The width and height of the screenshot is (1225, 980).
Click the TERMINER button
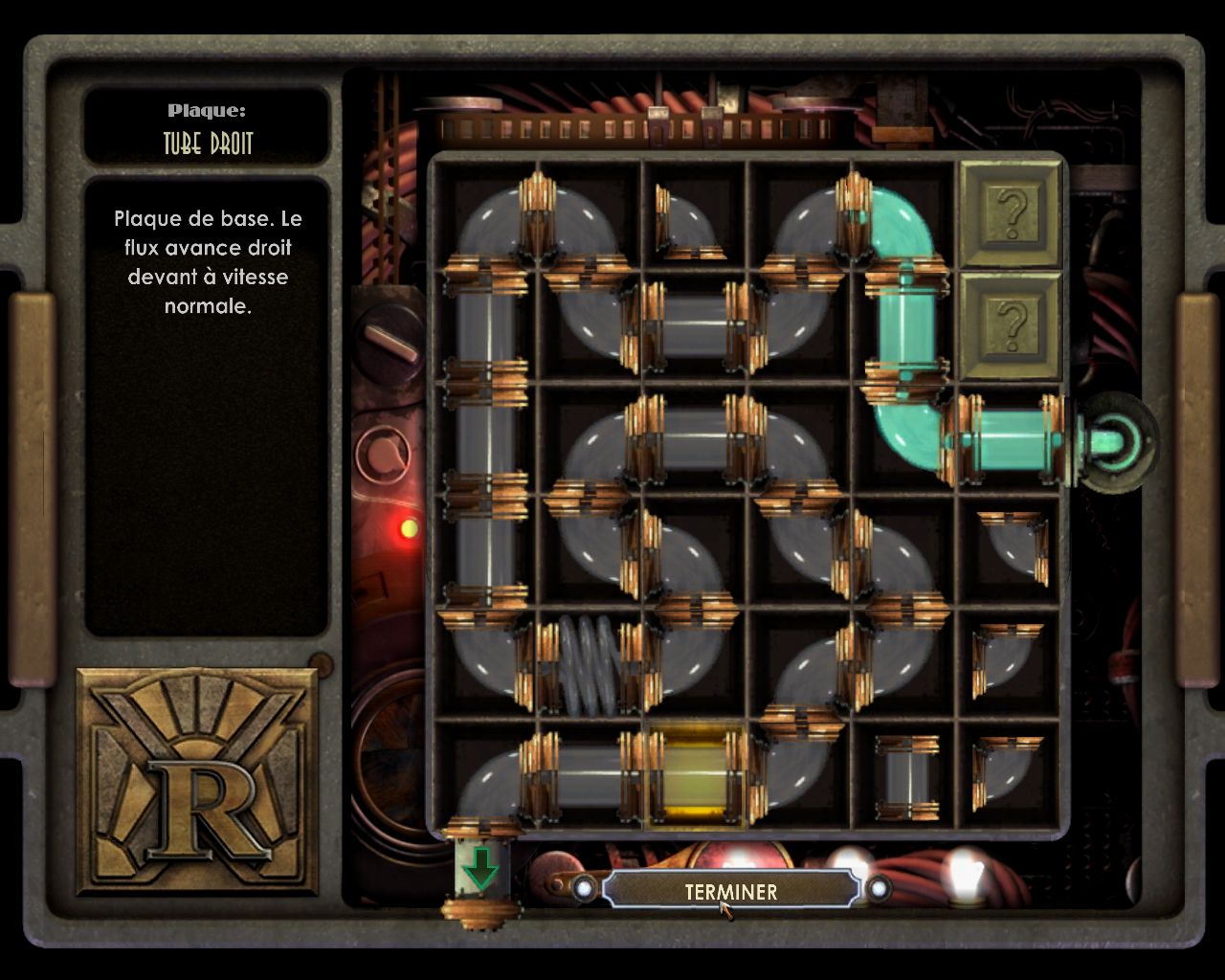(x=730, y=890)
